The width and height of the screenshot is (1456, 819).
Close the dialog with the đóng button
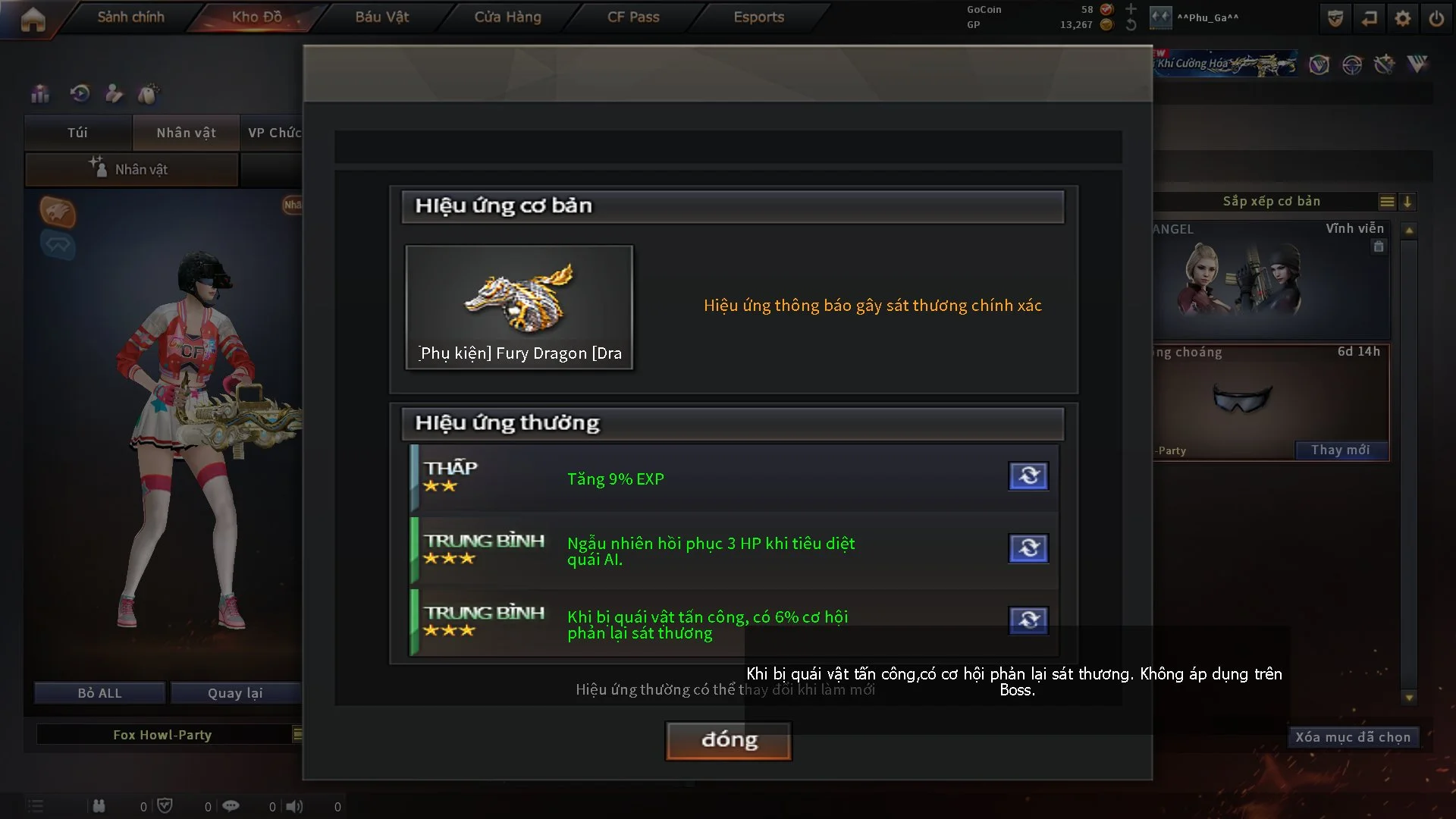729,740
